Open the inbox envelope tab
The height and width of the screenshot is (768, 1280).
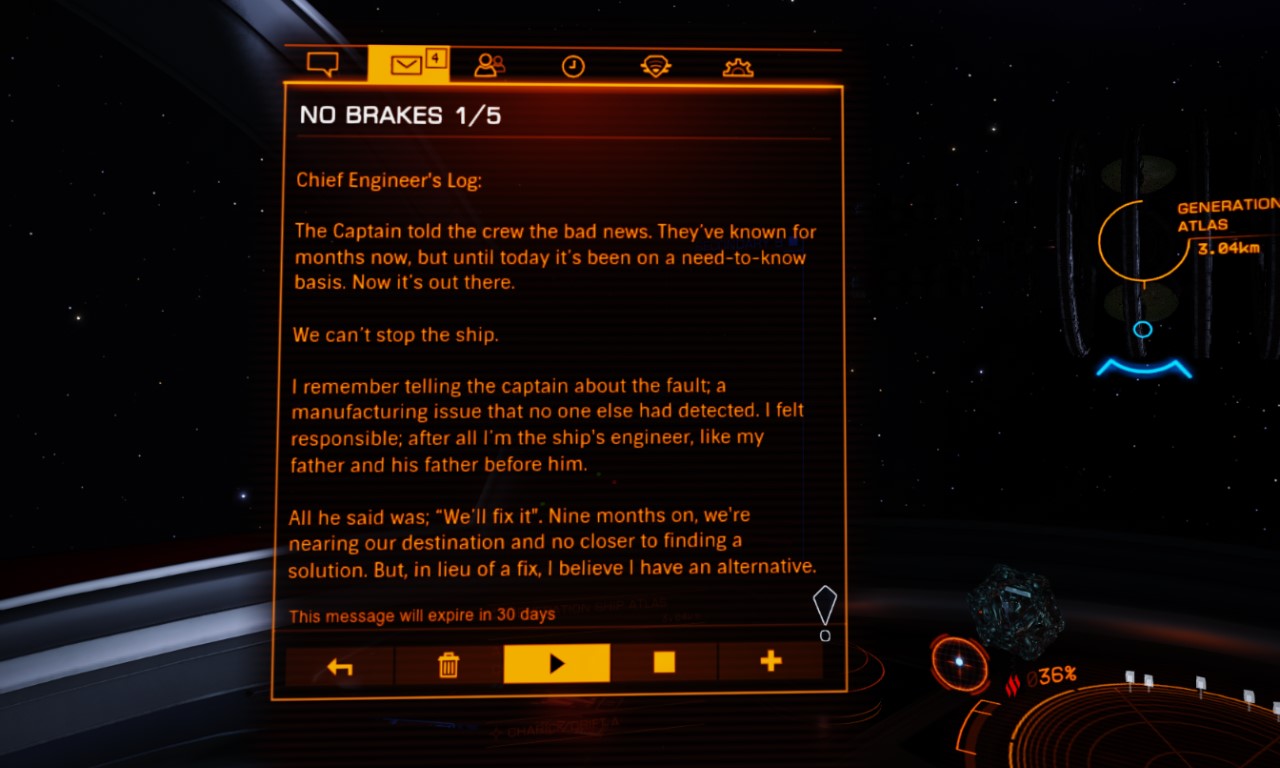(407, 66)
